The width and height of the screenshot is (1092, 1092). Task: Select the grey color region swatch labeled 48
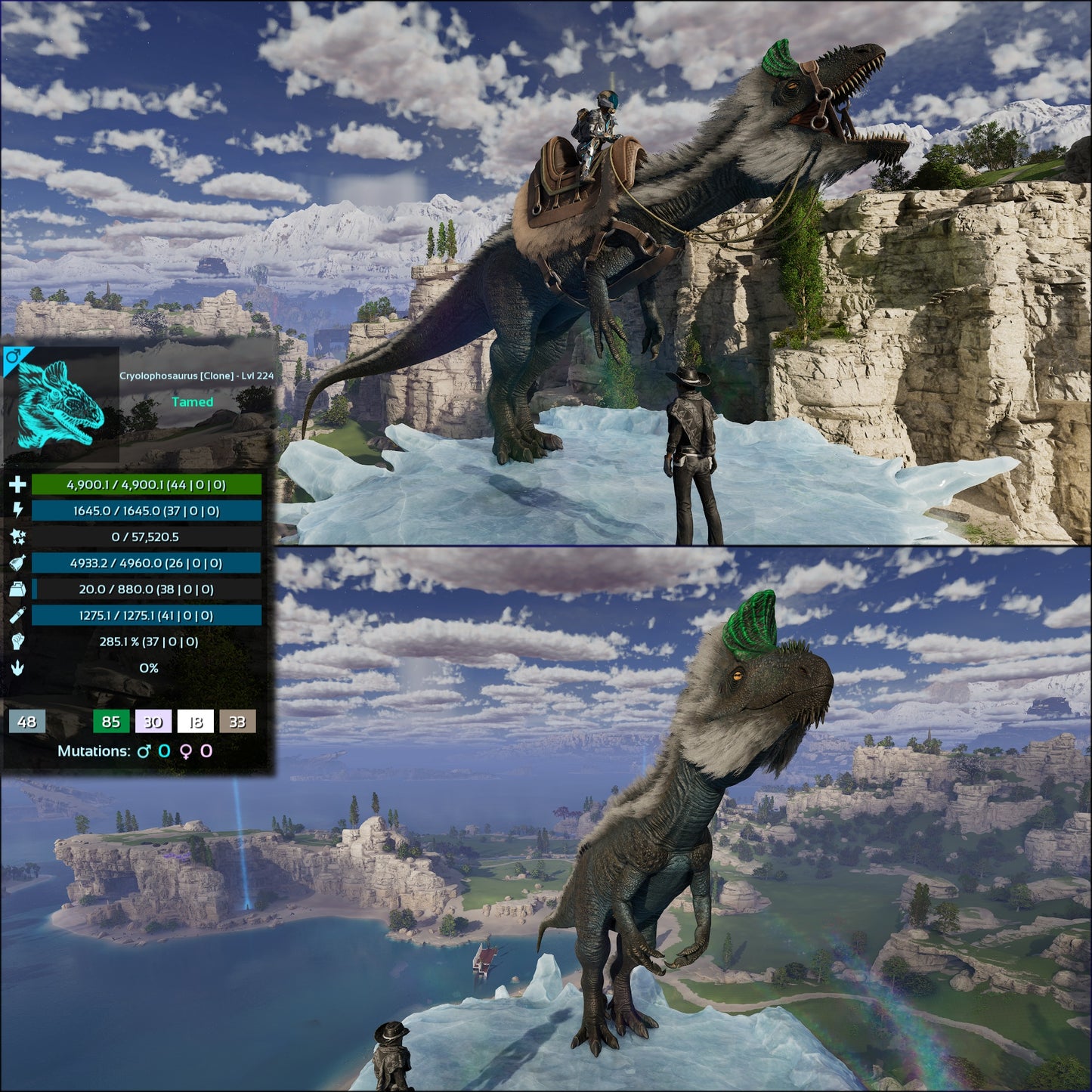click(x=28, y=722)
